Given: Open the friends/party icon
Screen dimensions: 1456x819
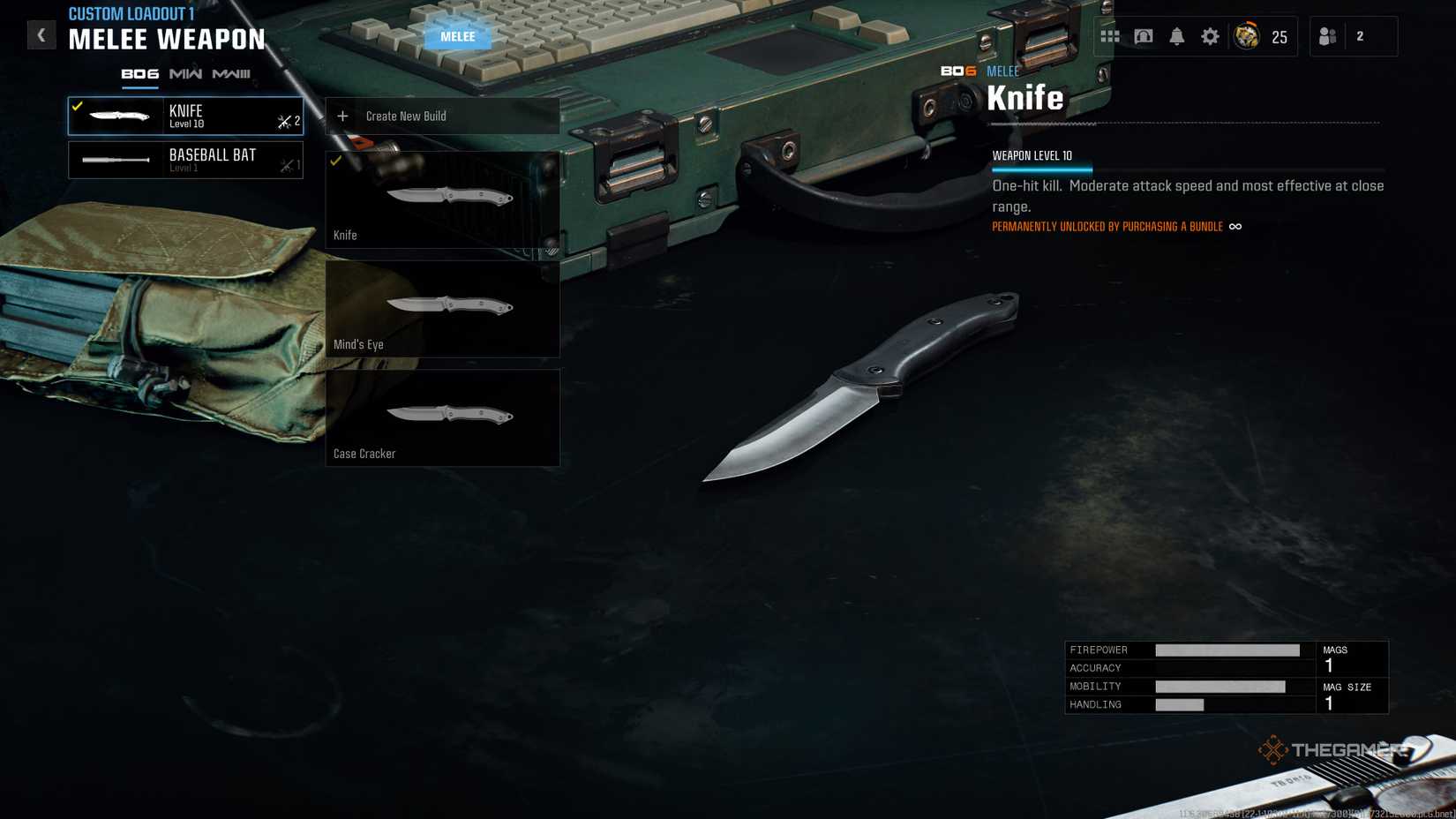Looking at the screenshot, I should click(x=1327, y=35).
